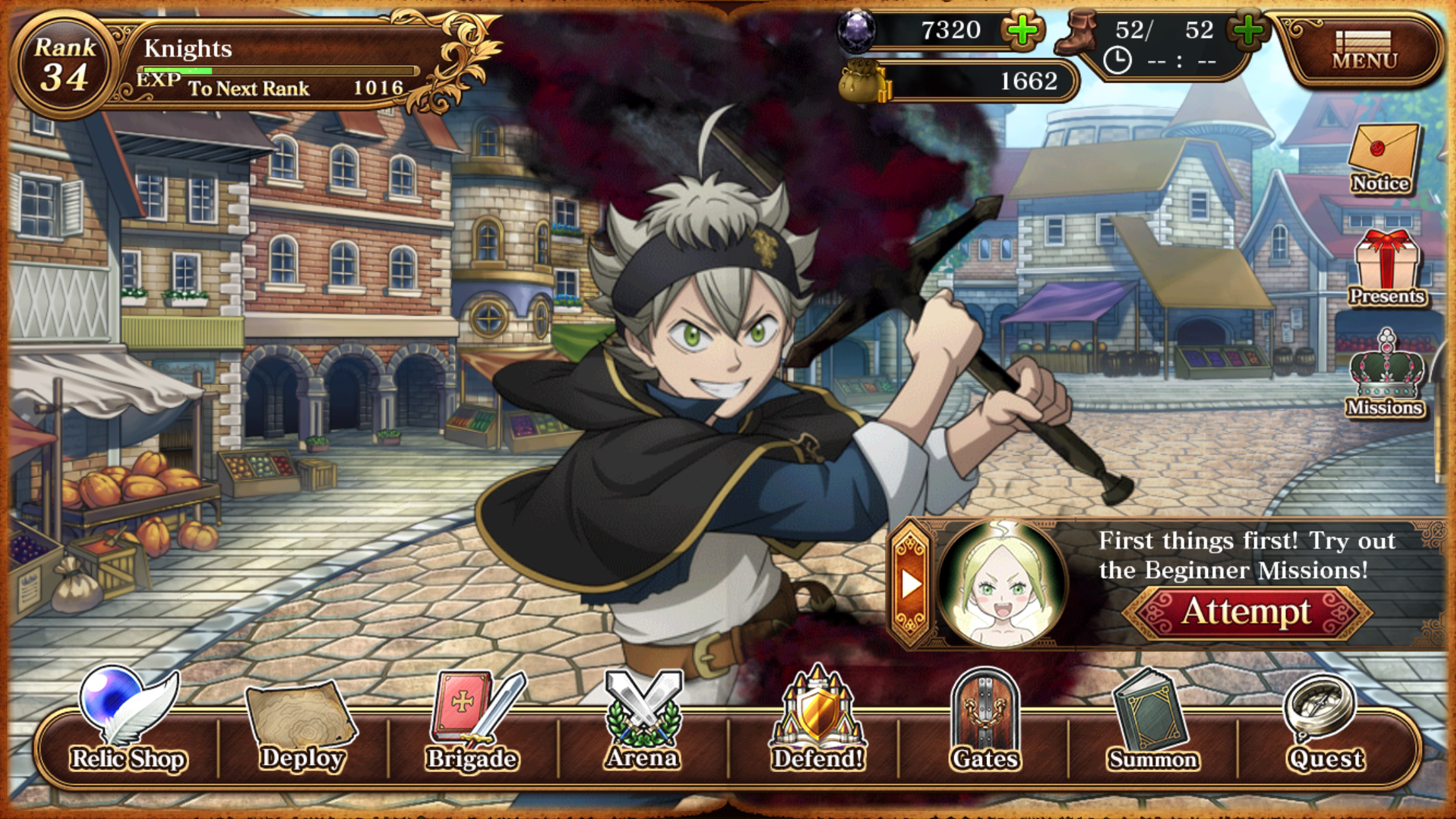
Task: Refill stamina with the boot plus button
Action: 1247,30
